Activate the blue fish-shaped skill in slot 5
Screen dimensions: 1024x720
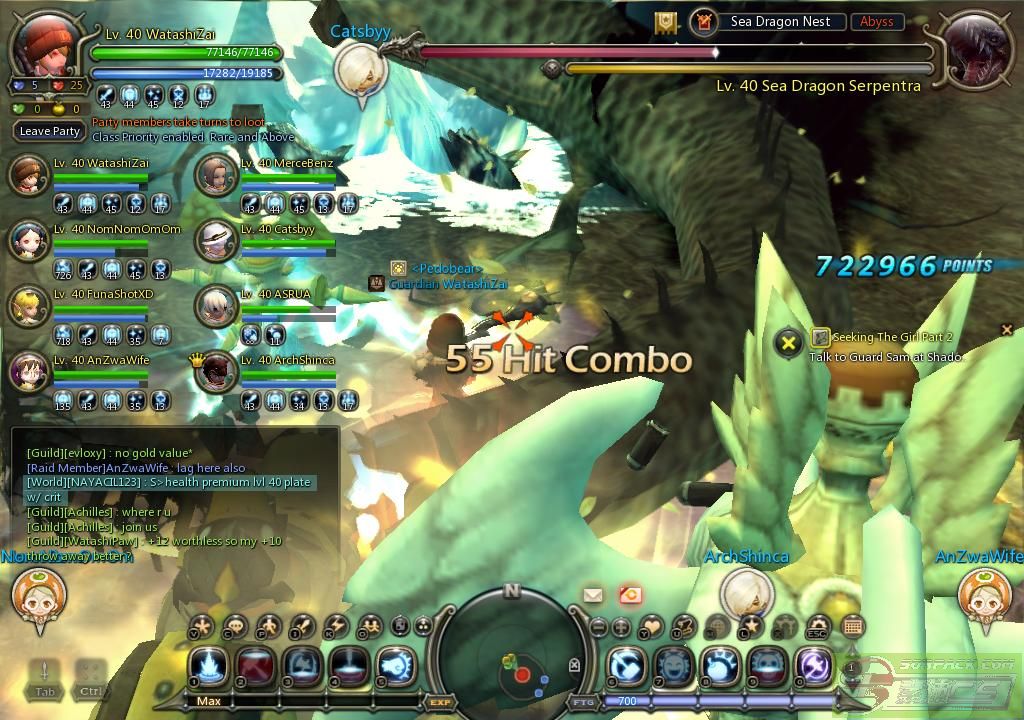coord(396,666)
